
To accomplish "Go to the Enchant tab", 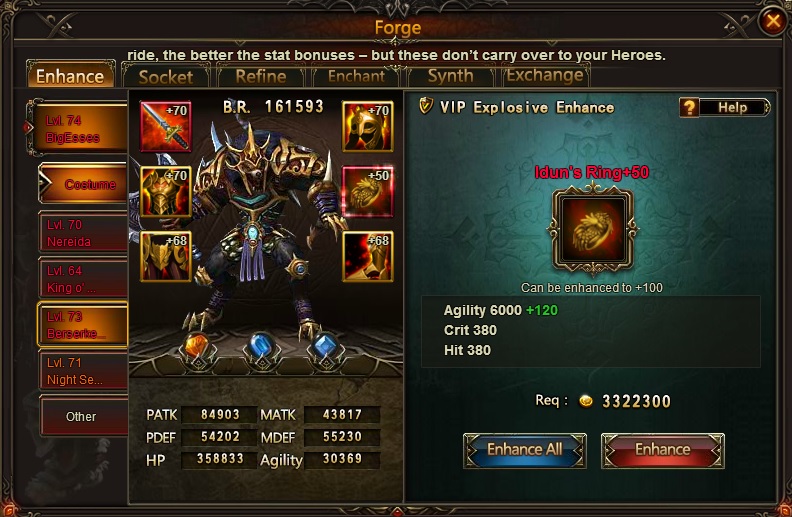I will click(356, 76).
